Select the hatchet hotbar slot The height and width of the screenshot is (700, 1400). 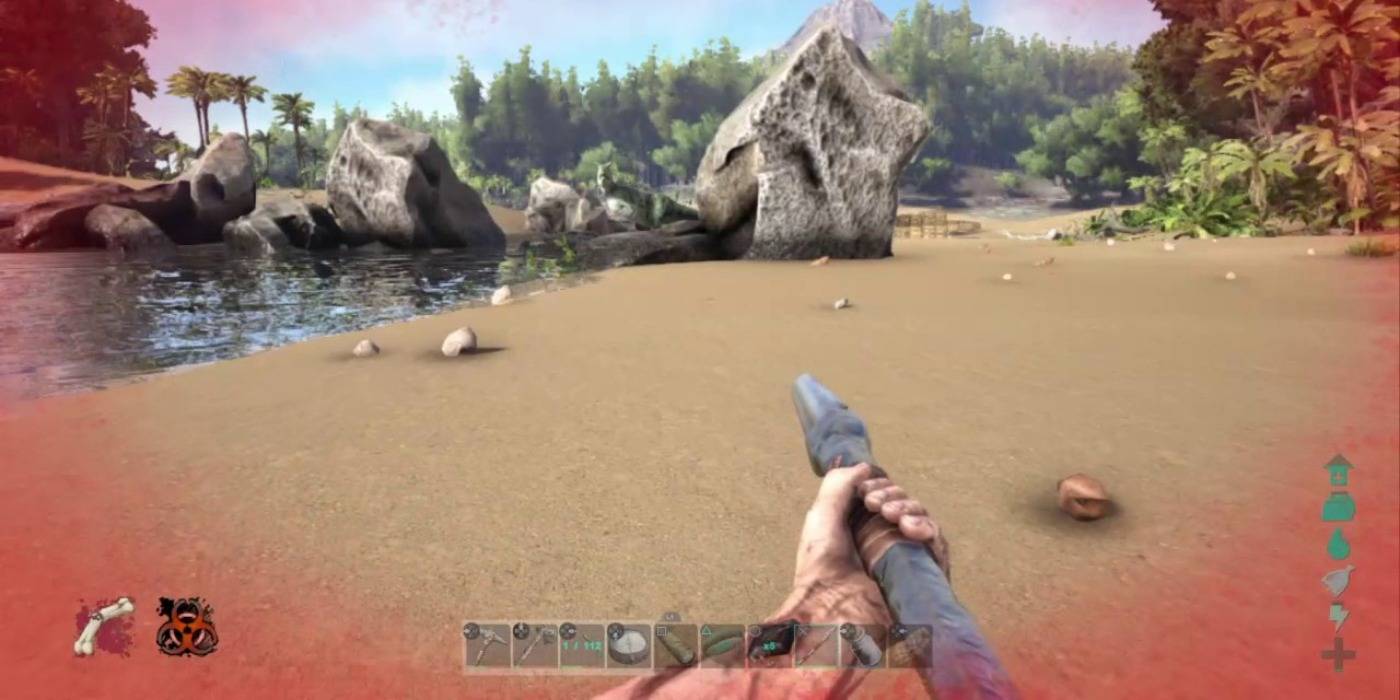pos(534,646)
